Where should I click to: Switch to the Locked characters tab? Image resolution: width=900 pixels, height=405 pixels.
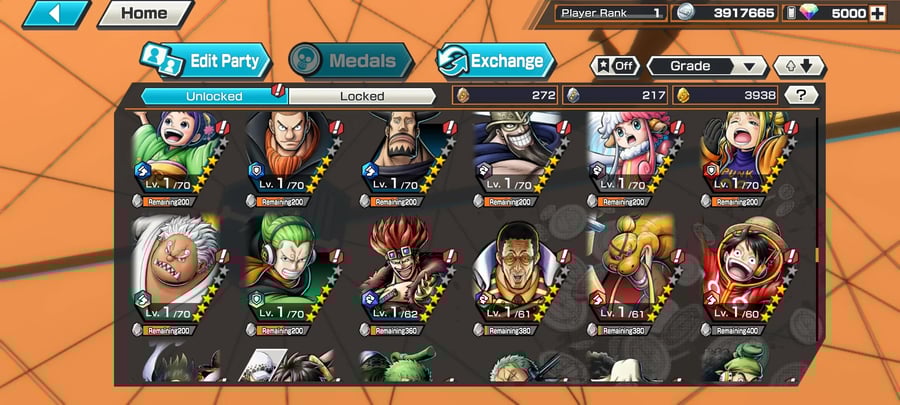click(361, 96)
